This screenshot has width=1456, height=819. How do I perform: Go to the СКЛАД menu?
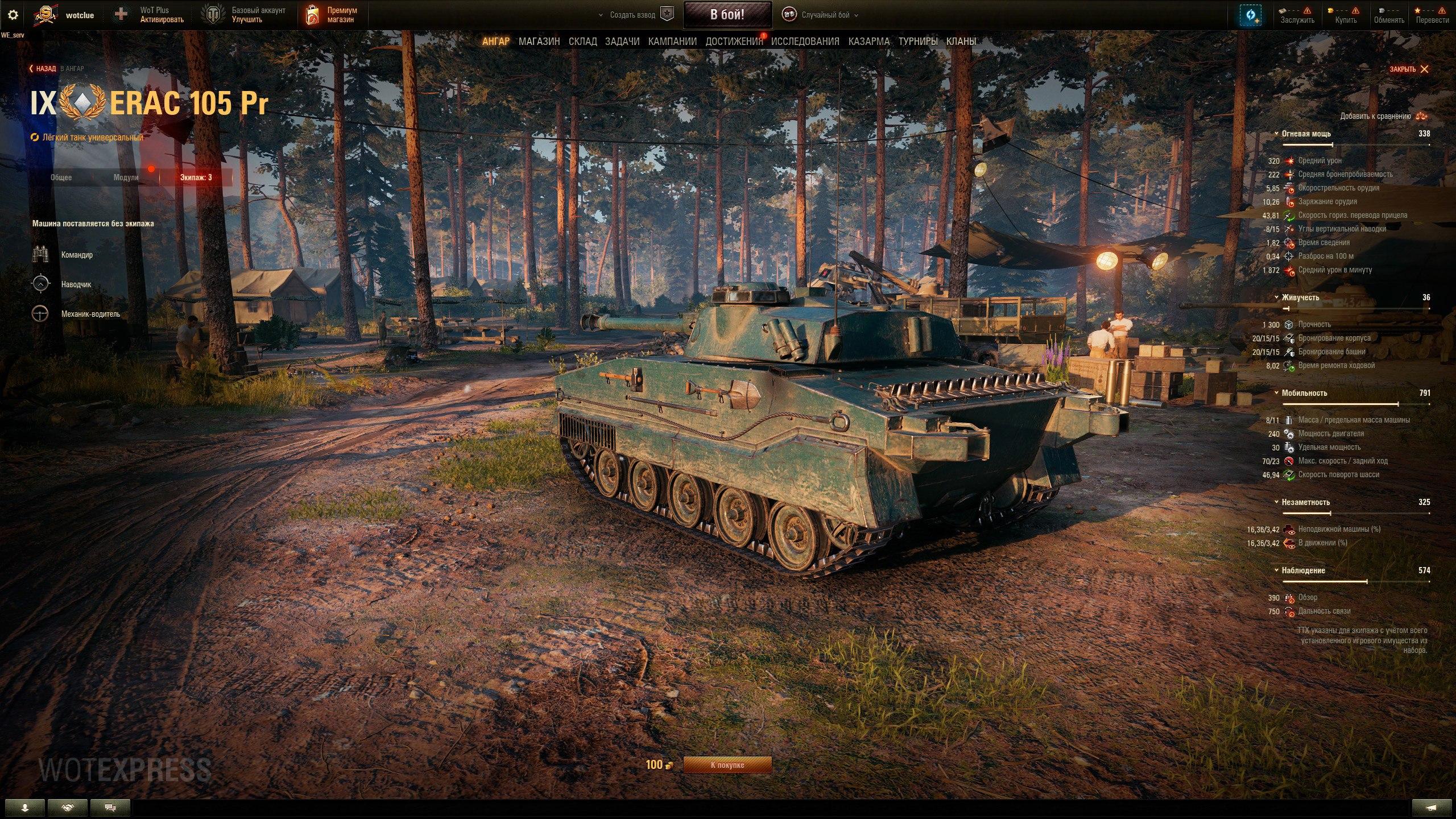(582, 42)
